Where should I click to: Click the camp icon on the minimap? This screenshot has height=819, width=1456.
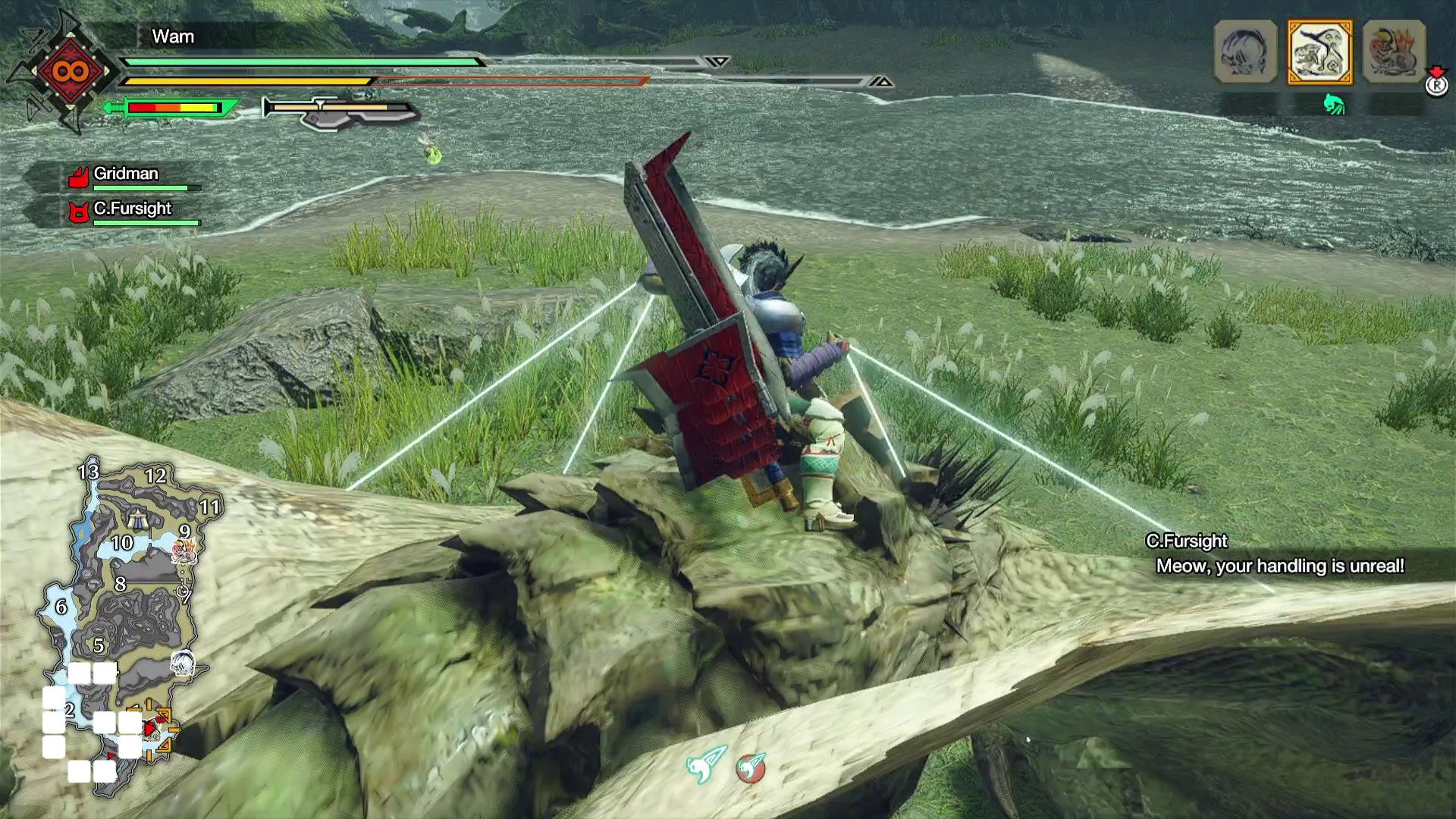pyautogui.click(x=138, y=519)
